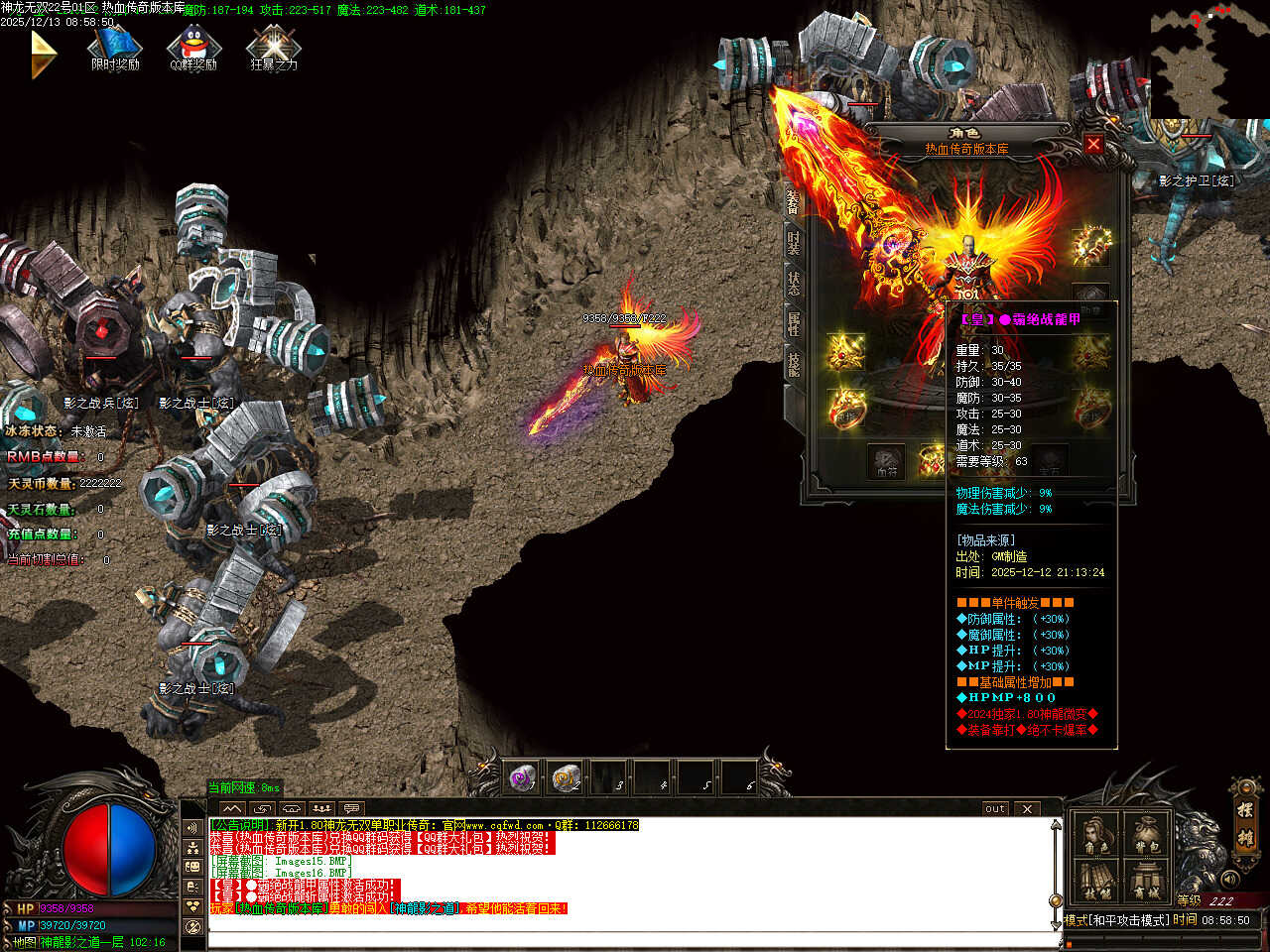Open the 摆摊 stall button
The image size is (1270, 952).
[1244, 821]
